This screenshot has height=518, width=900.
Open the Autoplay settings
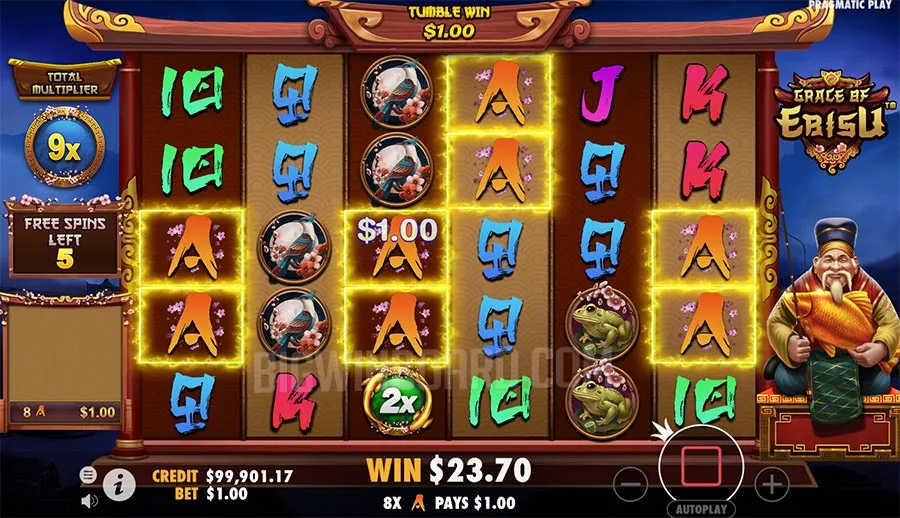coord(700,509)
